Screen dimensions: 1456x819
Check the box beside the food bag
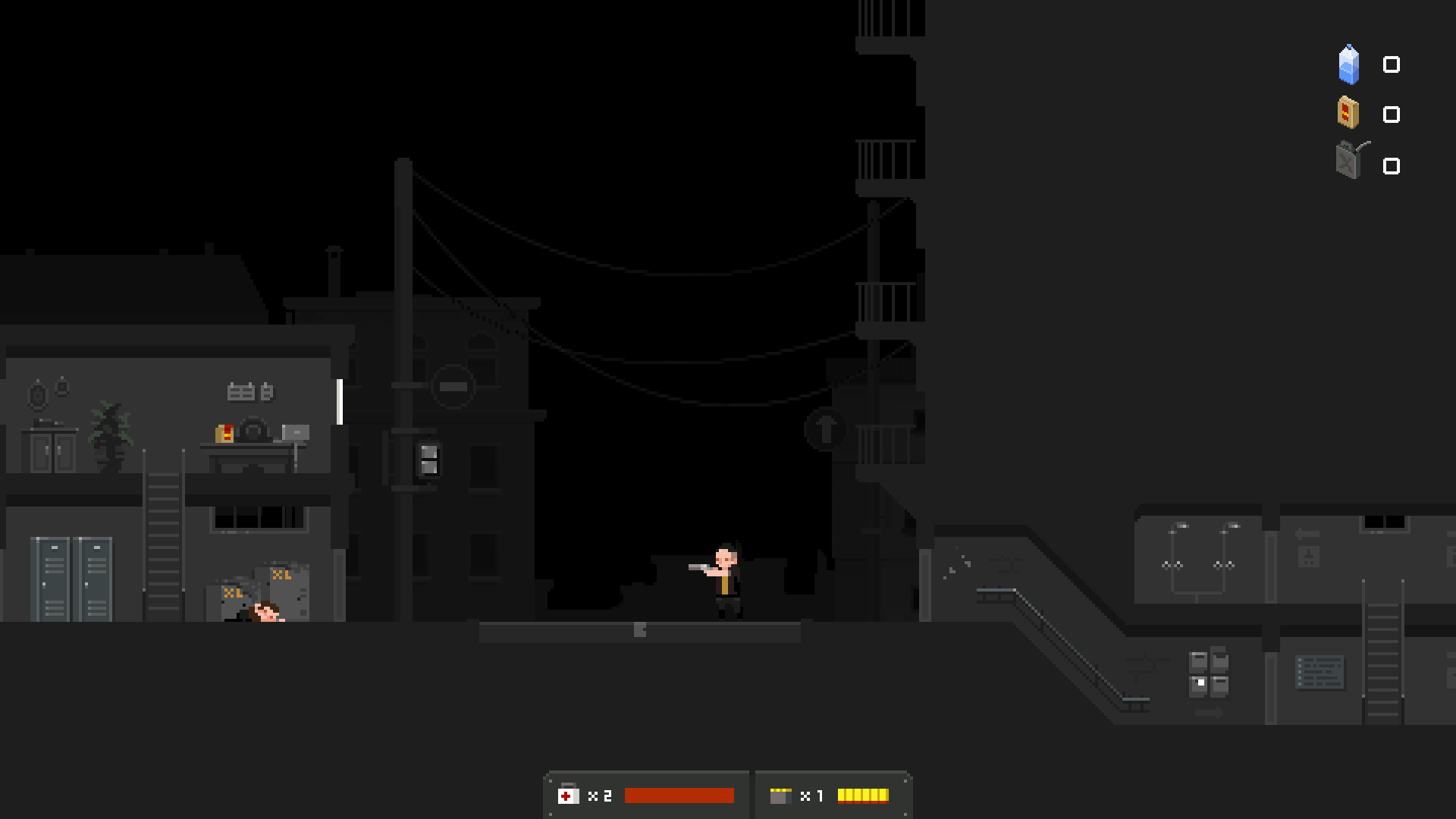coord(1391,115)
